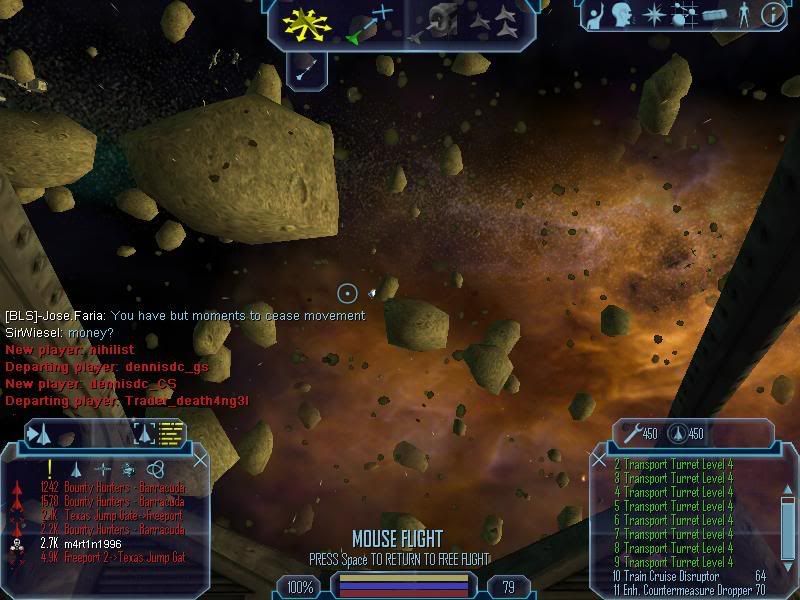This screenshot has height=600, width=800.
Task: Show the player status figure icon
Action: click(x=742, y=15)
